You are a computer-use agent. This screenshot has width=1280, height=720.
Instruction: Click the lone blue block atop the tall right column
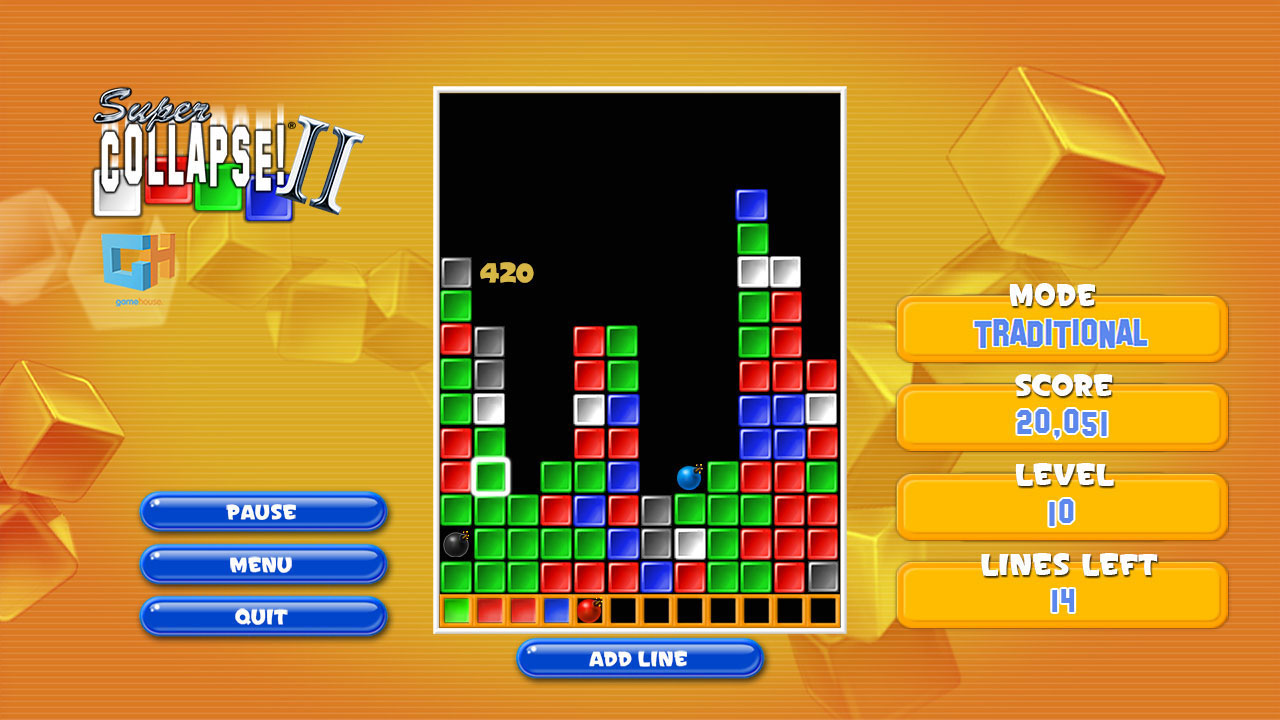click(749, 204)
